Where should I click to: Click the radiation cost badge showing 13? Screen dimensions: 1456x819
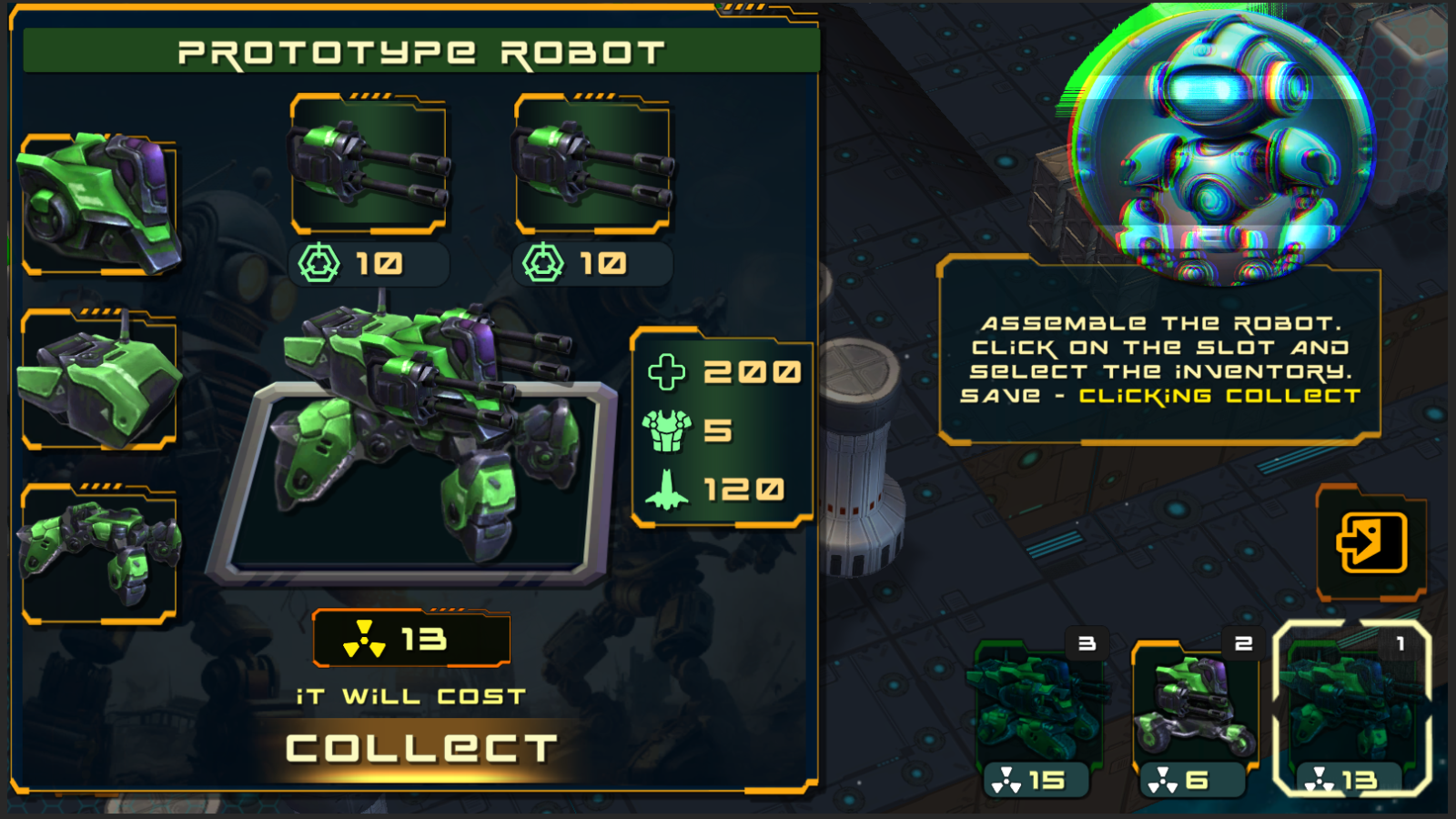point(411,639)
